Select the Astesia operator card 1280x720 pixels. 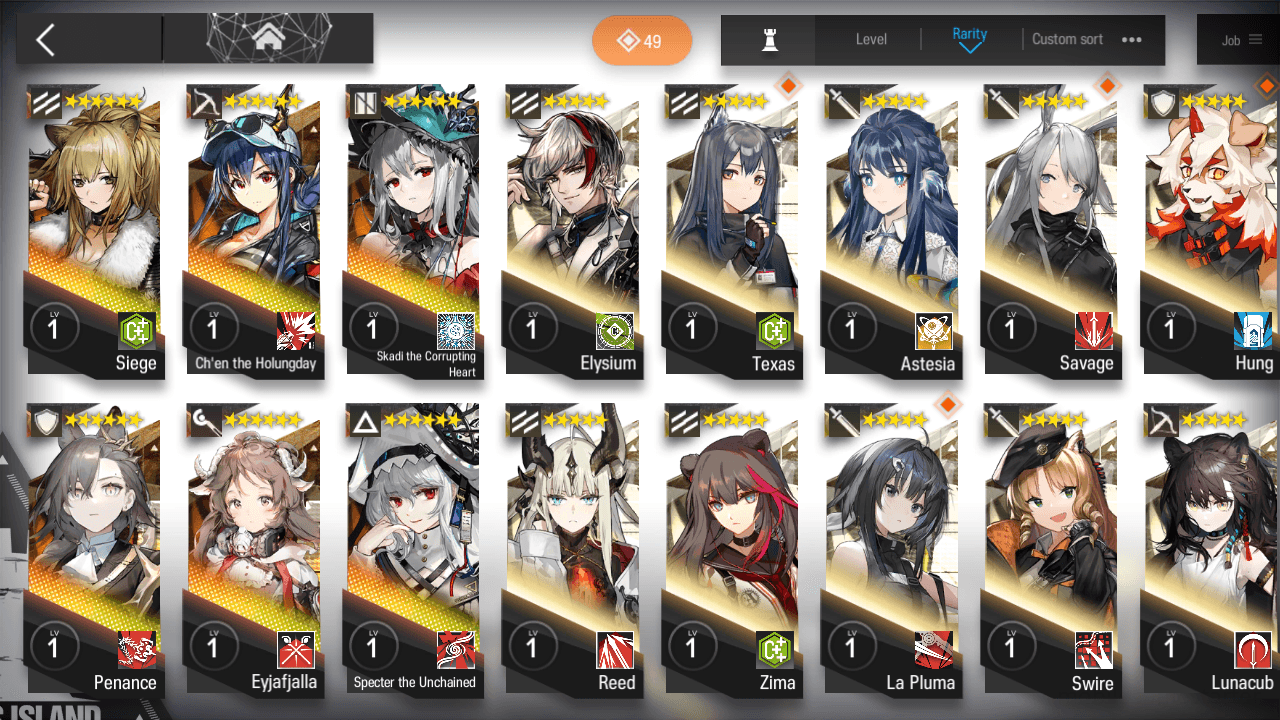point(892,230)
